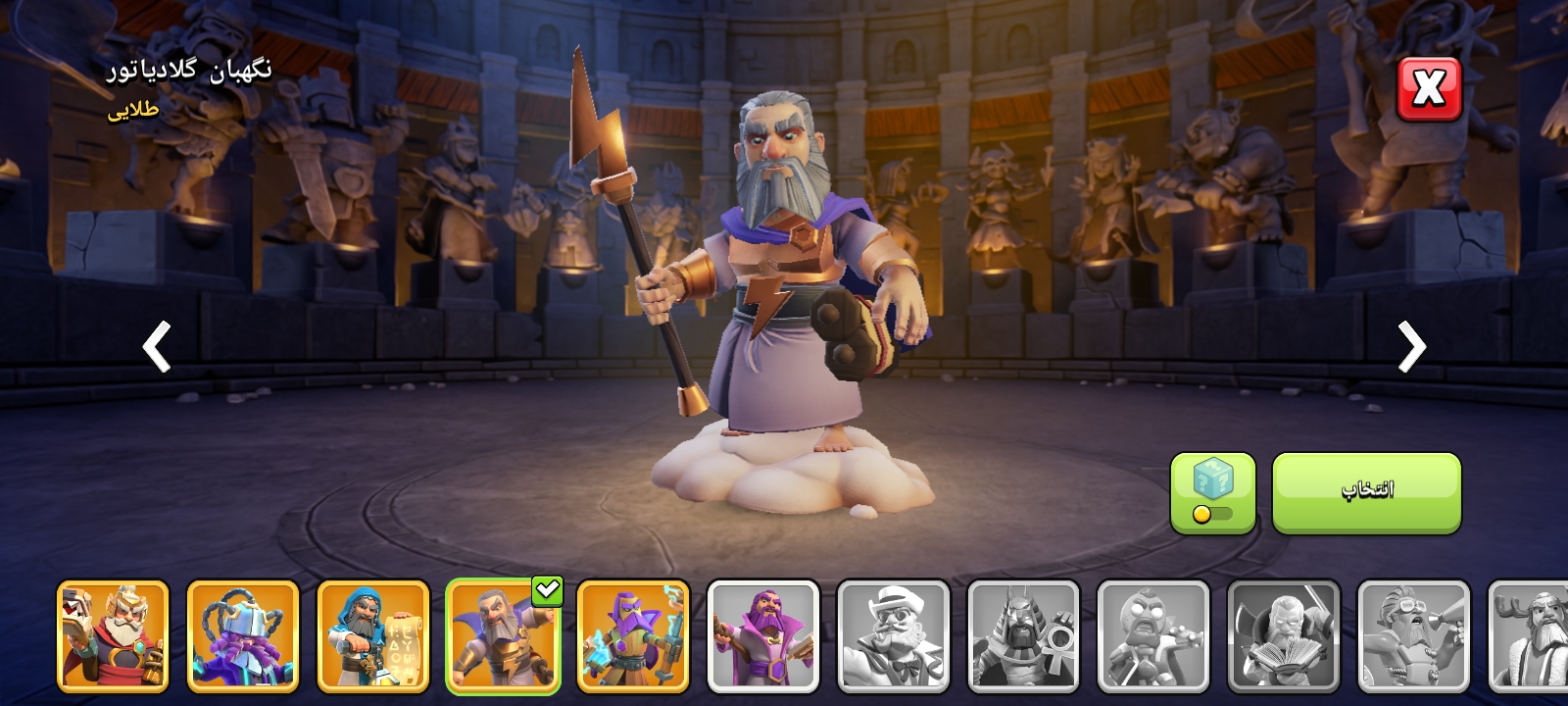Choose the purple-masked warden with lightning staff
The width and height of the screenshot is (1568, 706).
(633, 635)
